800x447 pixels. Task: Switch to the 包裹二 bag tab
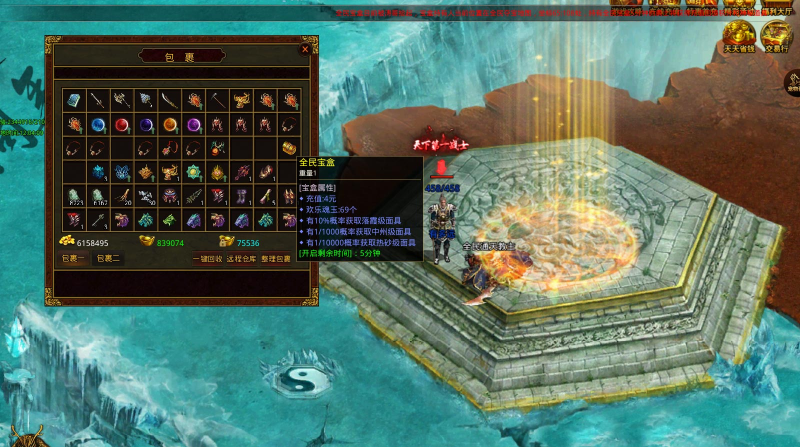click(x=108, y=258)
